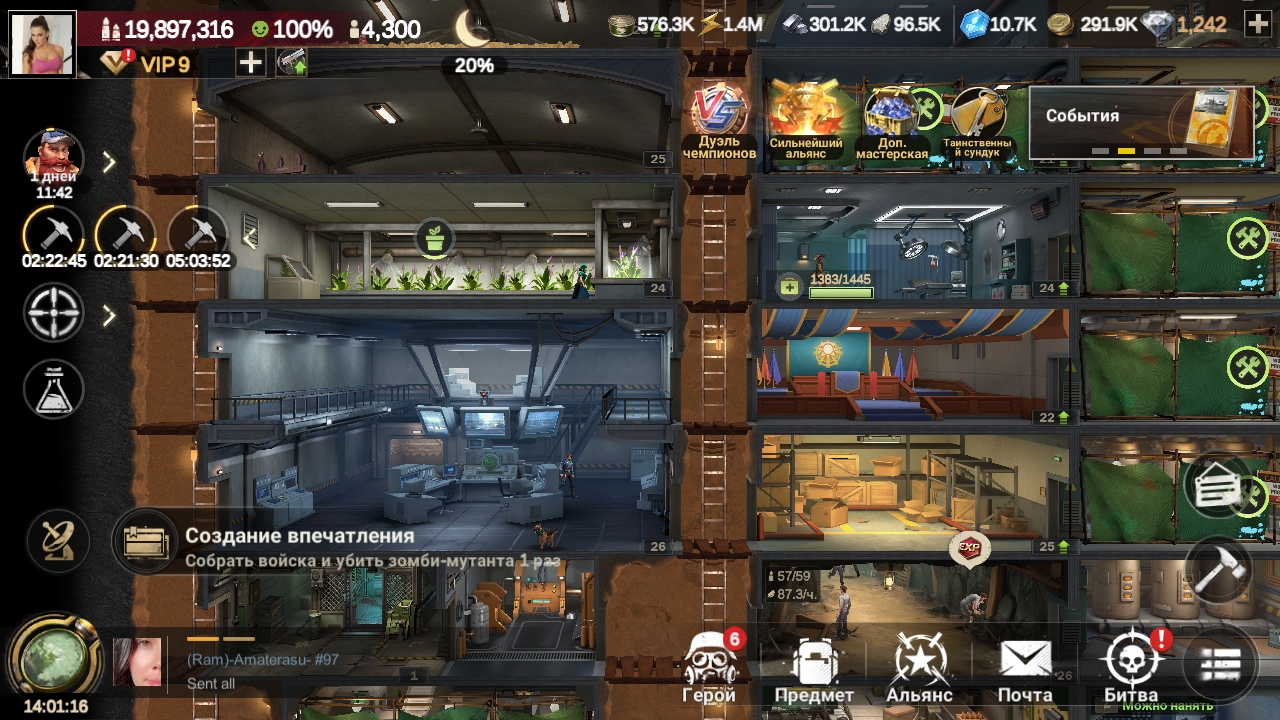Add diamonds with the plus button
This screenshot has width=1280, height=720.
pos(1258,25)
